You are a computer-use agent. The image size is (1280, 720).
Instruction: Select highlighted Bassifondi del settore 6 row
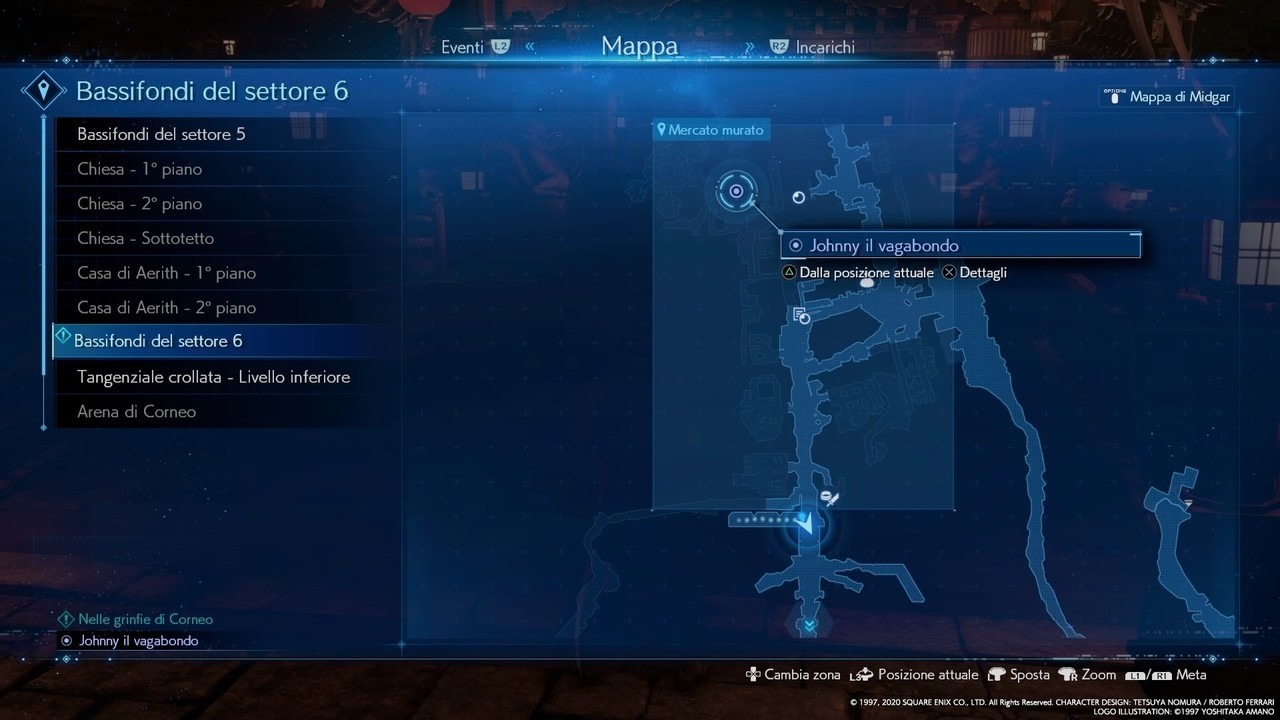pos(158,341)
